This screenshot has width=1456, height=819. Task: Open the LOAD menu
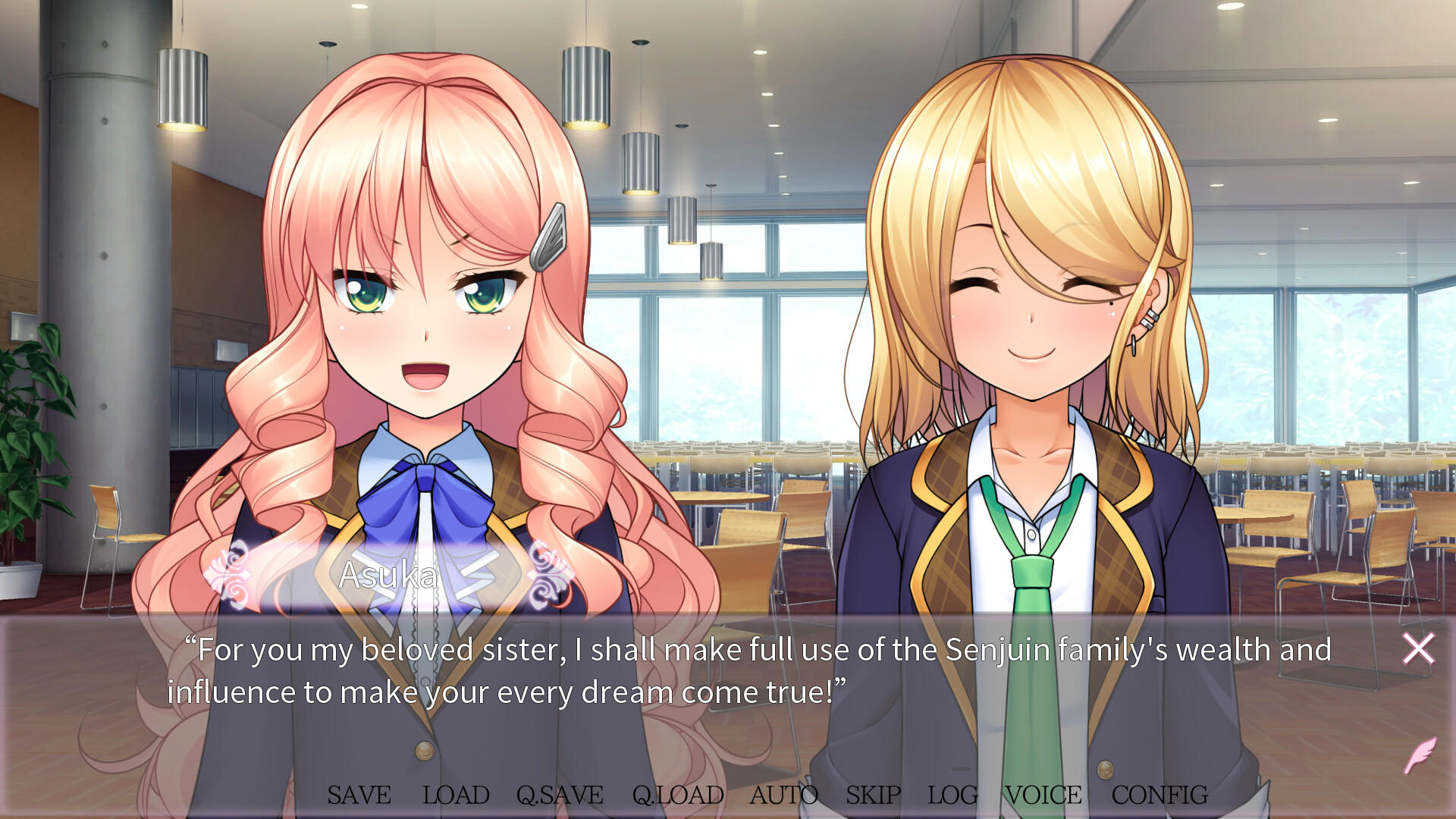pyautogui.click(x=455, y=795)
